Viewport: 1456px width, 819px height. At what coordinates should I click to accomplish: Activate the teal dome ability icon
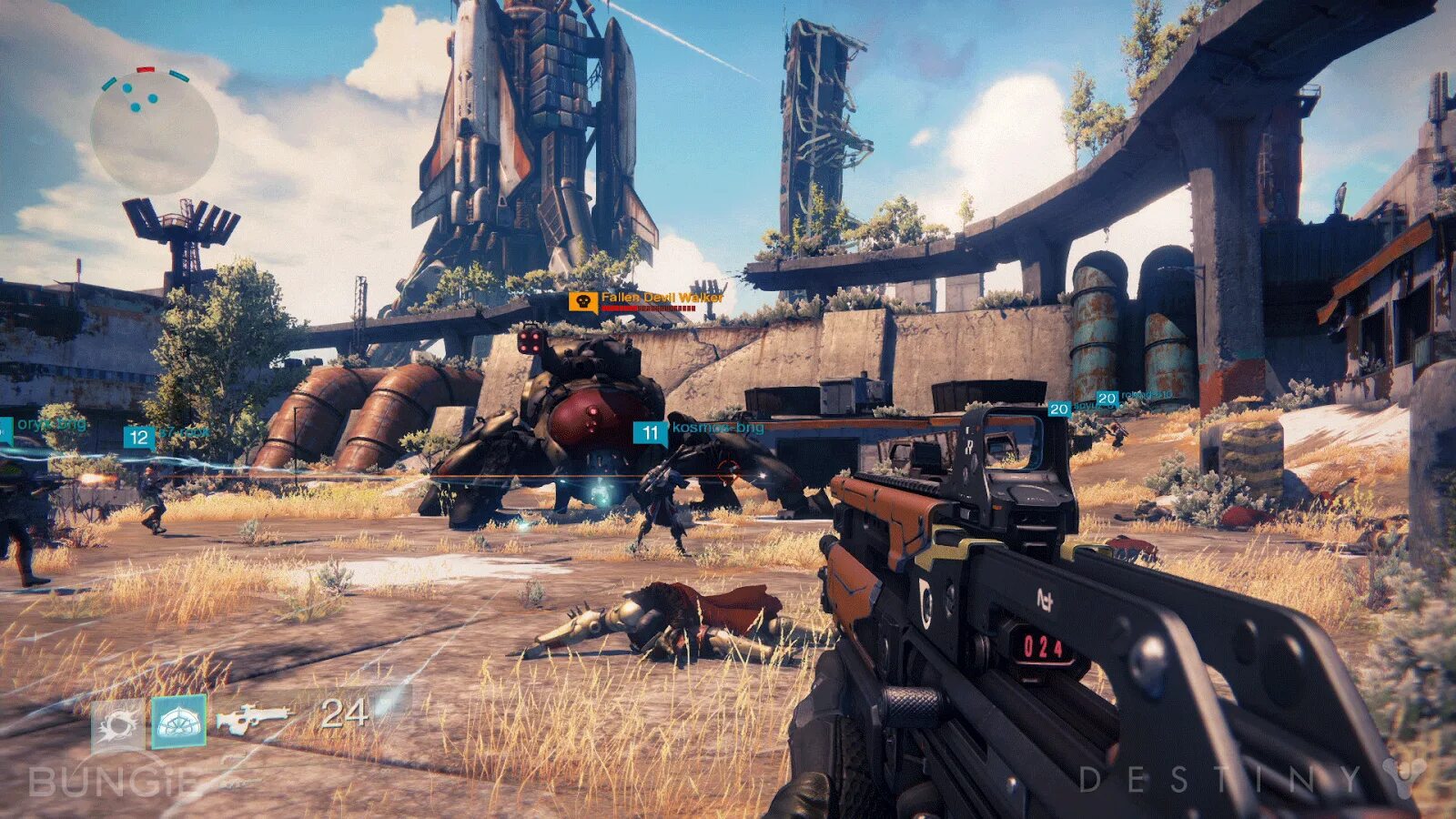178,722
